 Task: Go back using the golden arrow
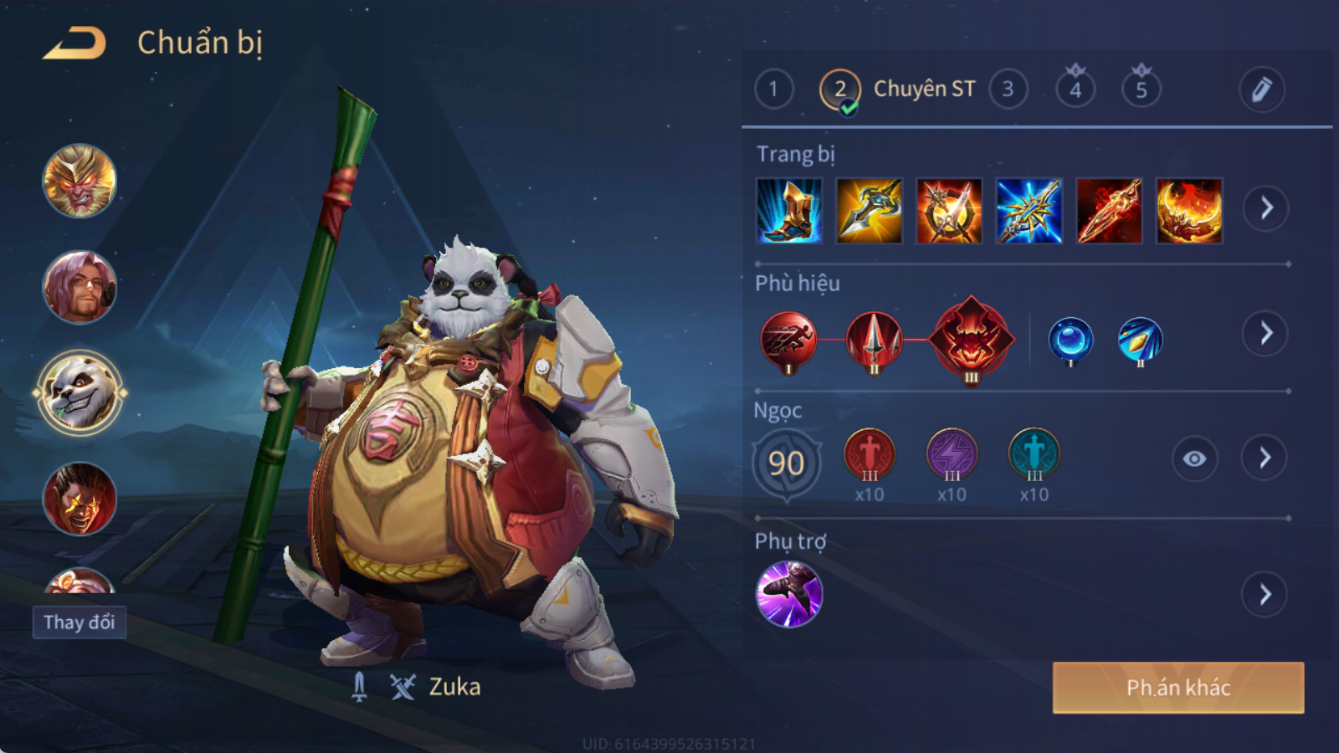coord(75,44)
